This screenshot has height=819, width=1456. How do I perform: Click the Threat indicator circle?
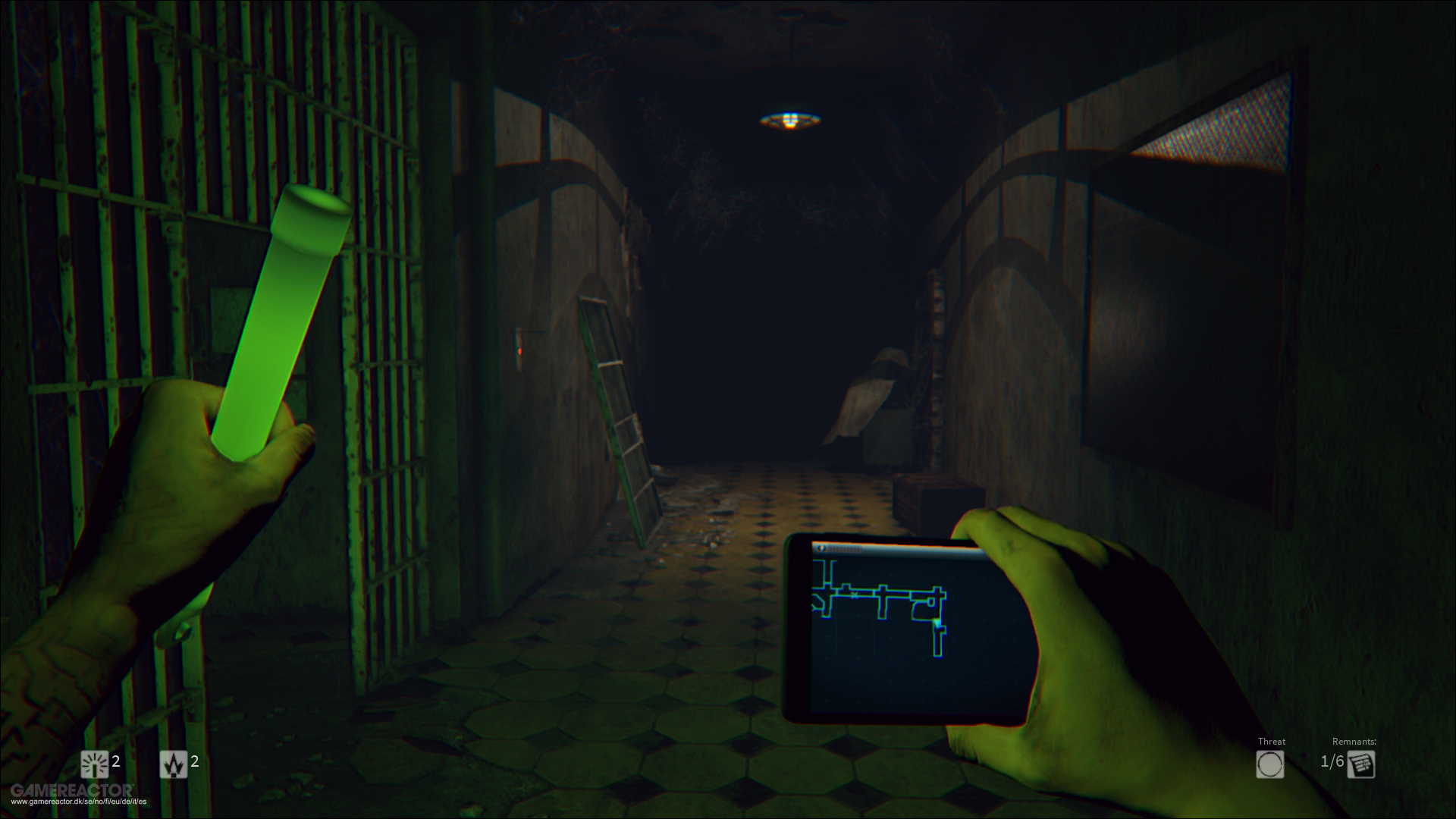1270,764
